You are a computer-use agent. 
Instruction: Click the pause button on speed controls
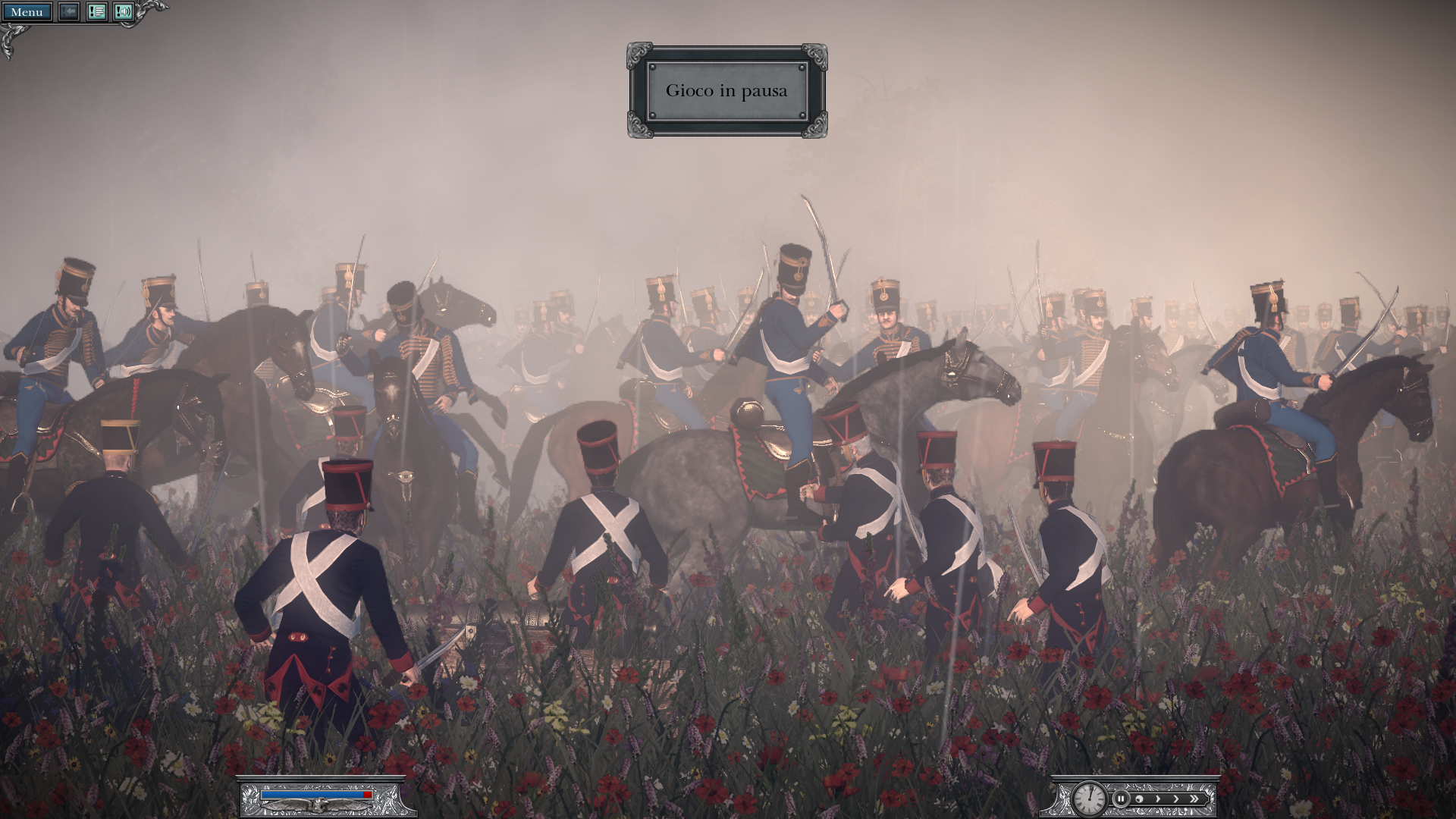[1120, 799]
